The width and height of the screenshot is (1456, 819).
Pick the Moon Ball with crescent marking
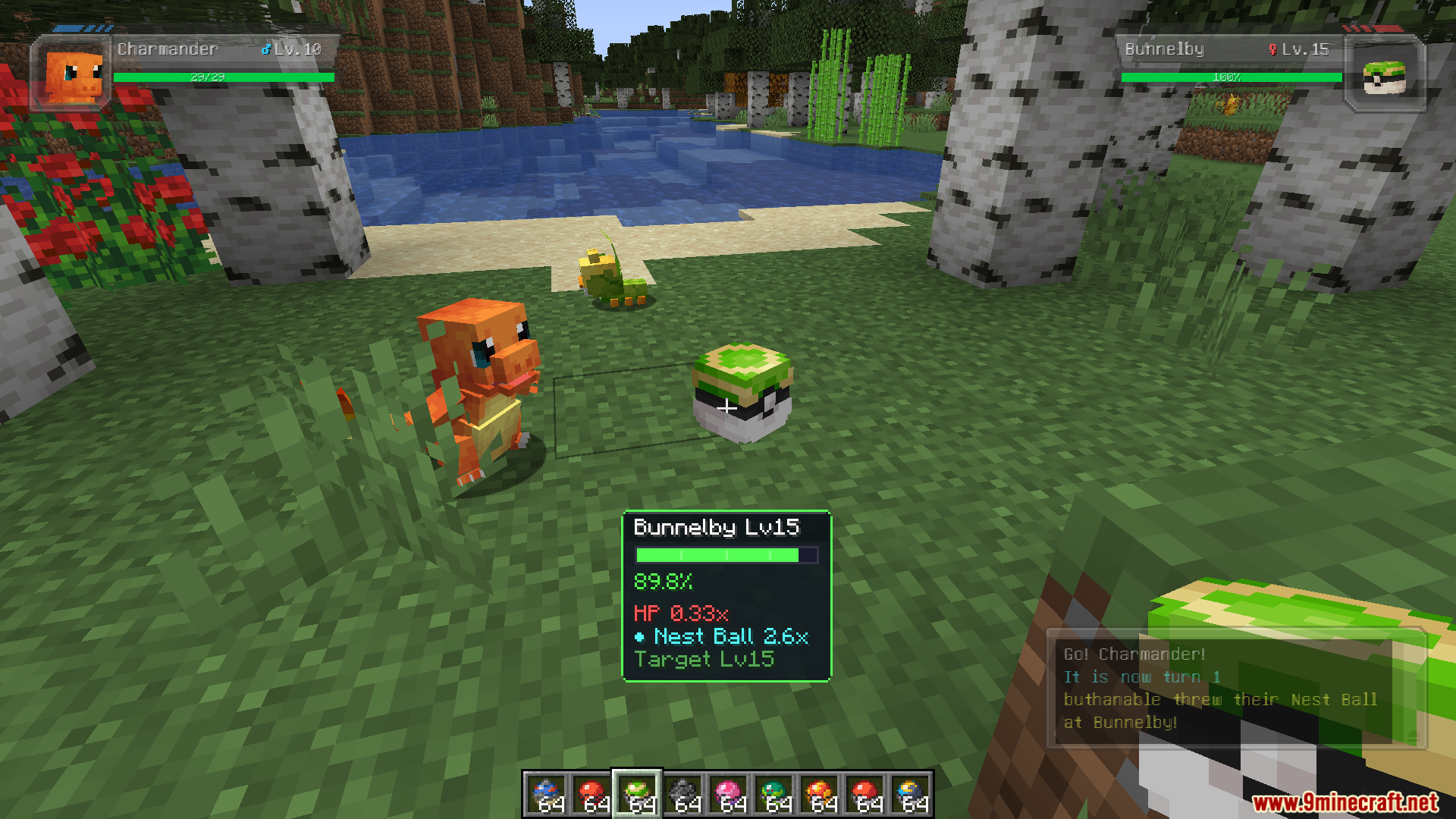(910, 795)
